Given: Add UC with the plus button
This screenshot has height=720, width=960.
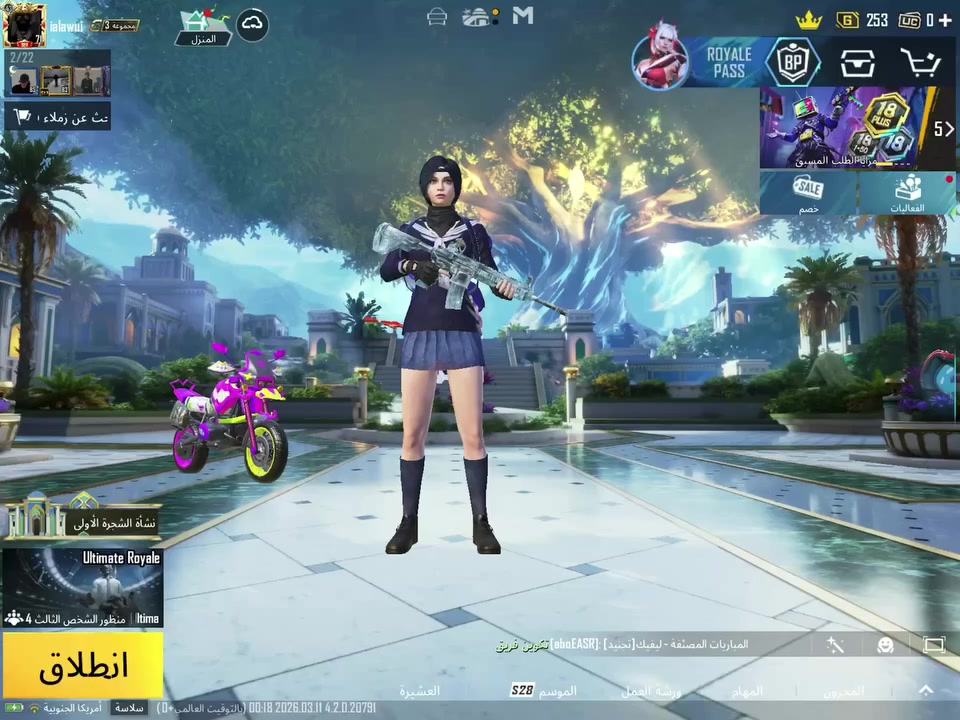Looking at the screenshot, I should pyautogui.click(x=945, y=20).
